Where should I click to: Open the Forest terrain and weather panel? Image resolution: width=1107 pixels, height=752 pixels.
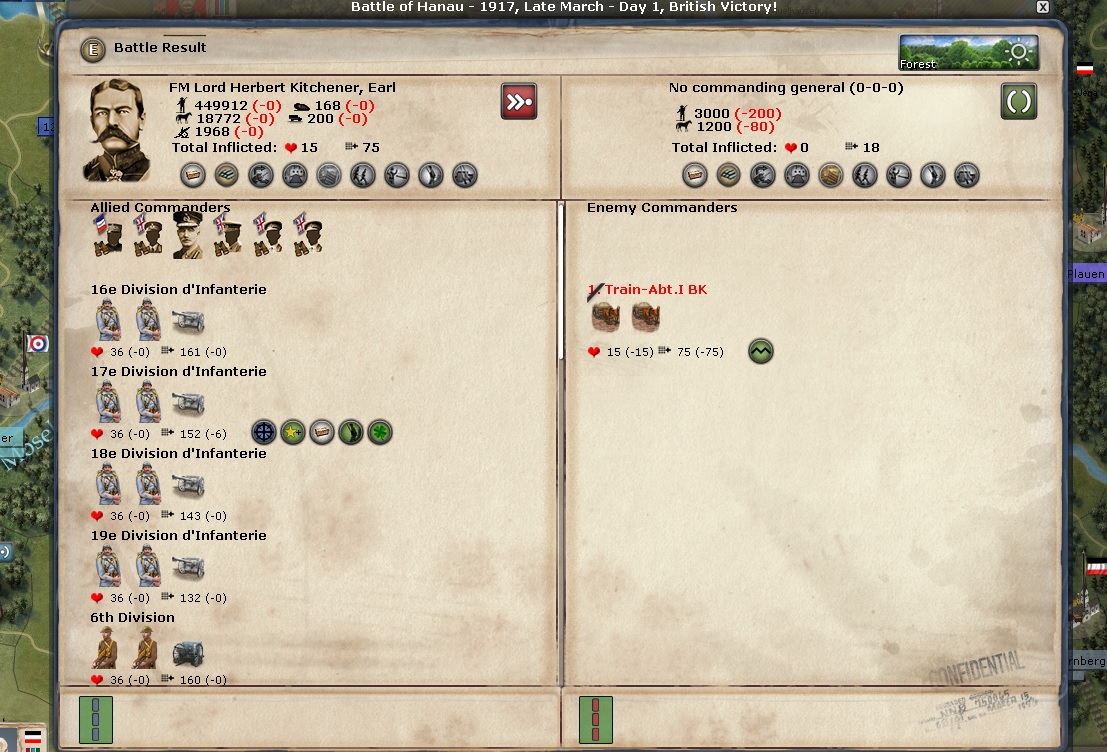click(968, 53)
